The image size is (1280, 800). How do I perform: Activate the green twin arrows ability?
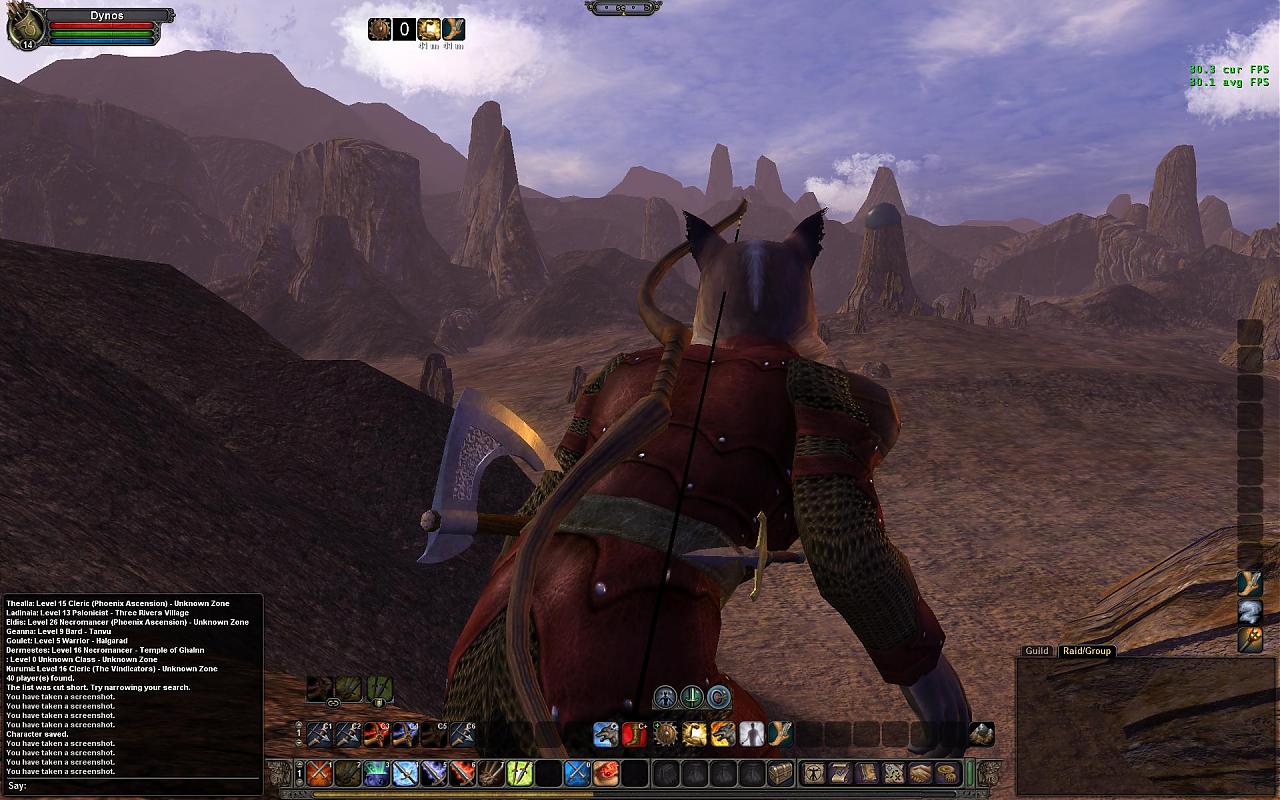pyautogui.click(x=519, y=773)
